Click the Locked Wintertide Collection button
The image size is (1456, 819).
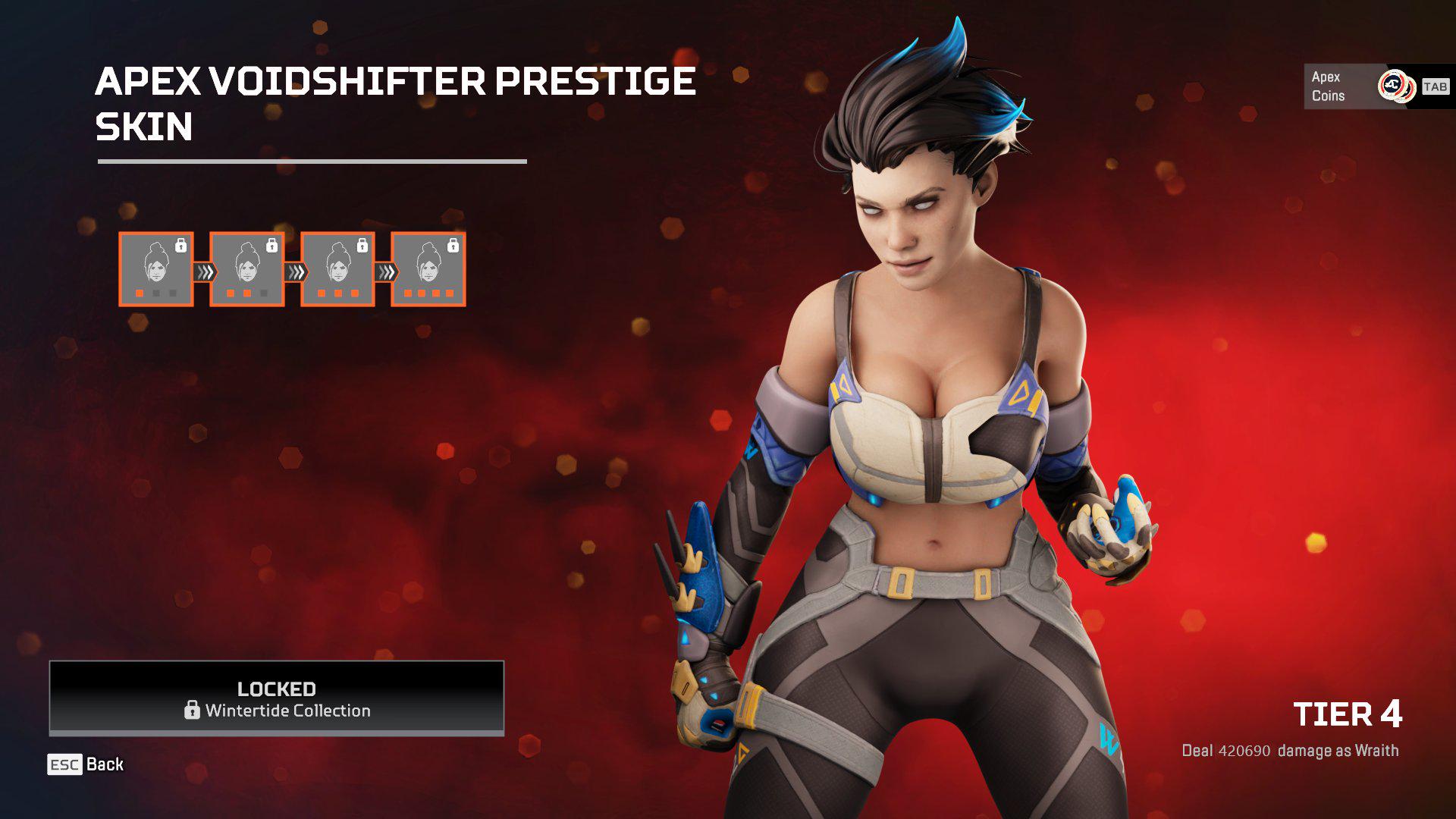[277, 698]
